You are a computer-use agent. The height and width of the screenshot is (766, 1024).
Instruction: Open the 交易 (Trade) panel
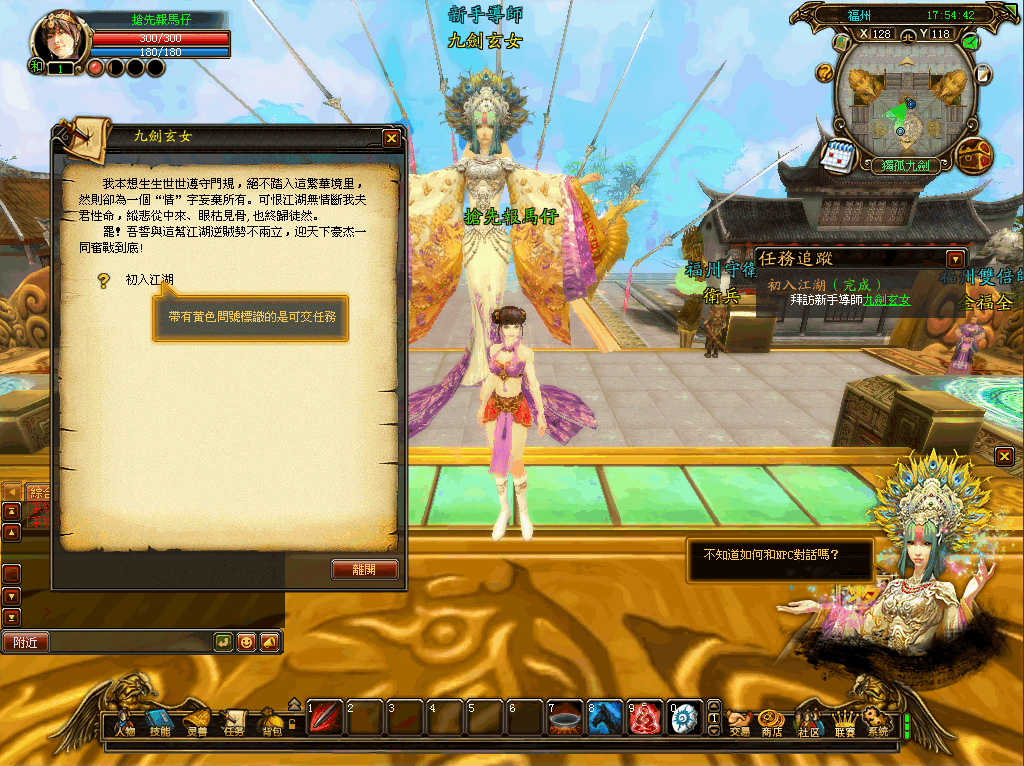point(739,724)
